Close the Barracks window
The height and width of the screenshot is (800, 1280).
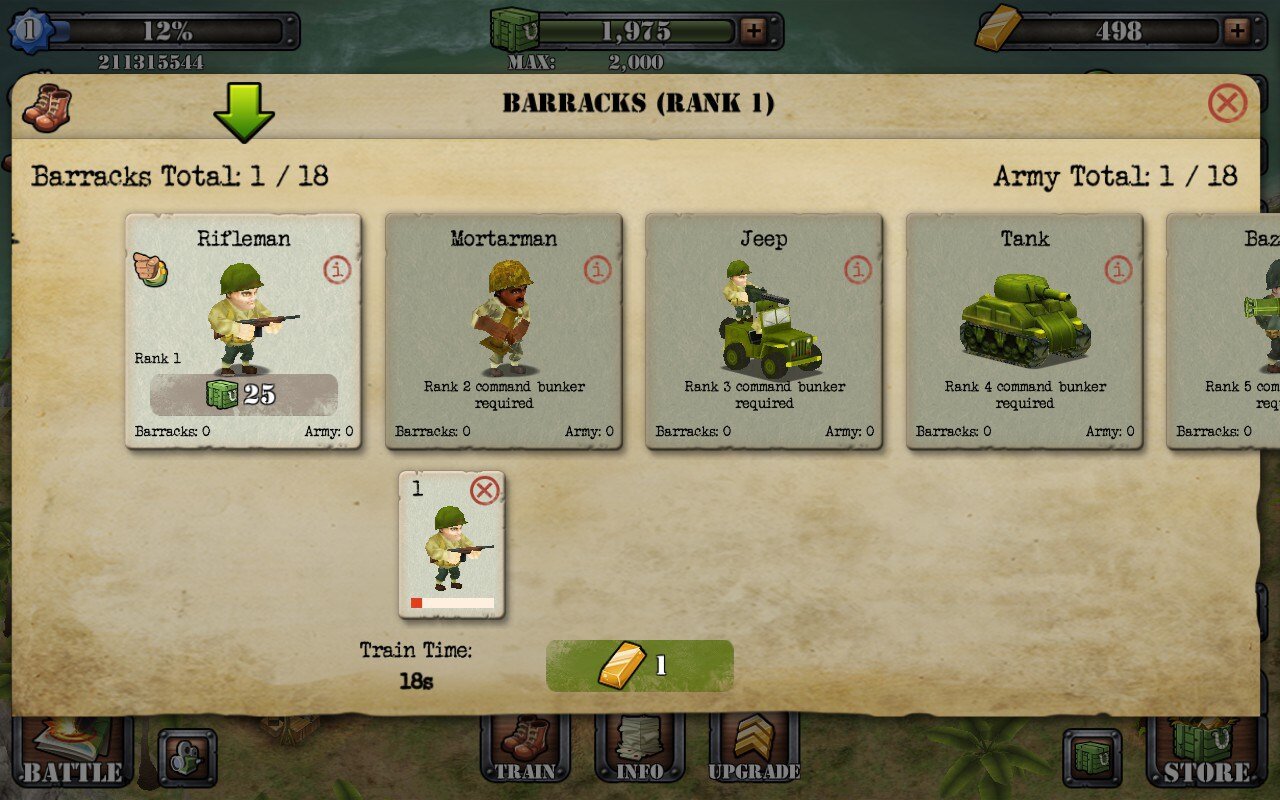(1227, 103)
